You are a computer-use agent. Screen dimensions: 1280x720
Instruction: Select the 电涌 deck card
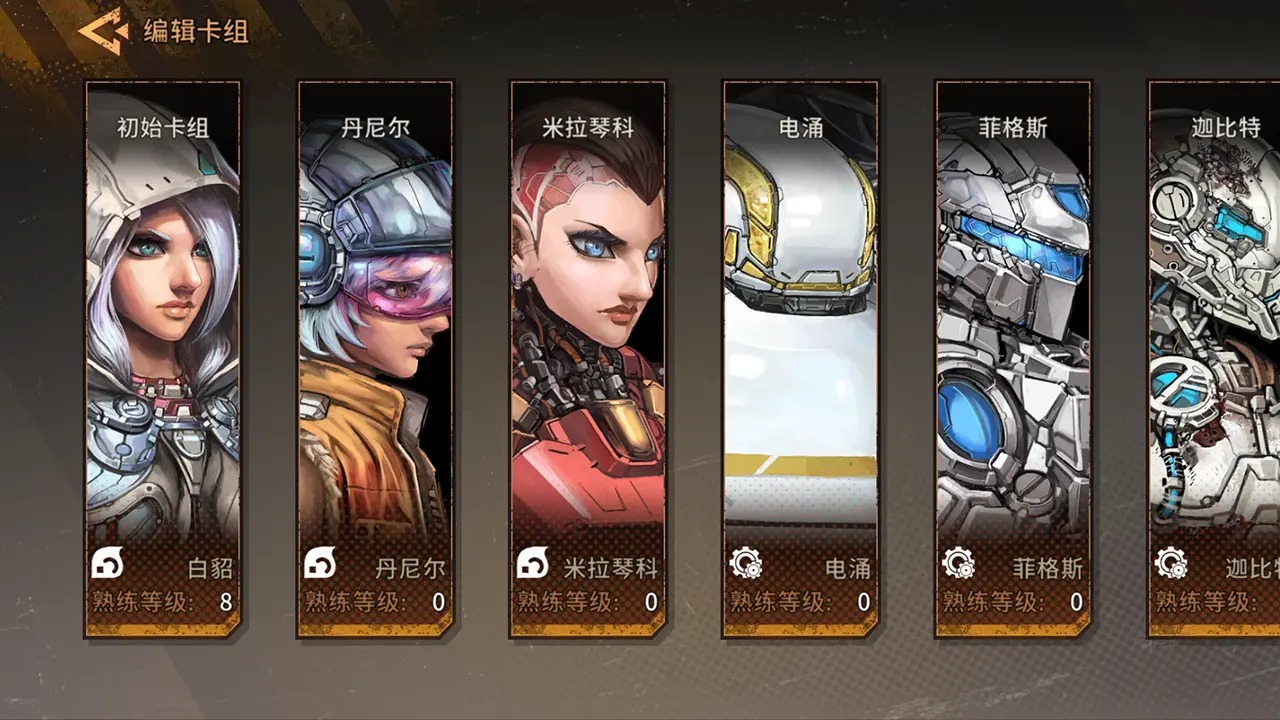[x=800, y=359]
